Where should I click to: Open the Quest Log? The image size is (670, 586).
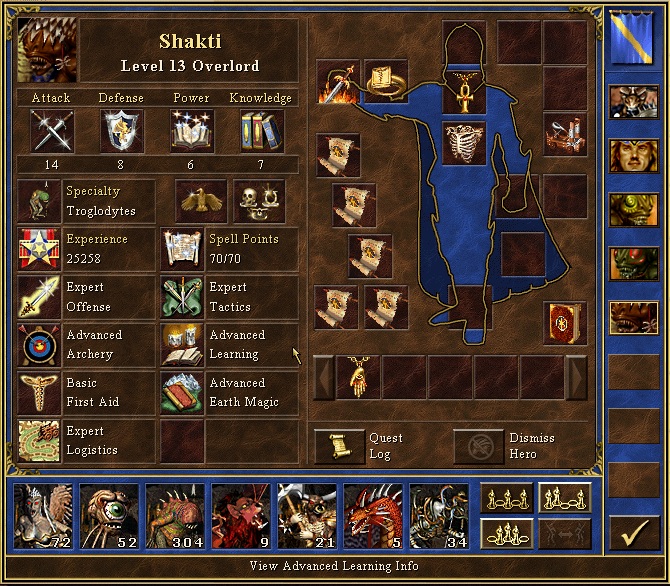[340, 446]
